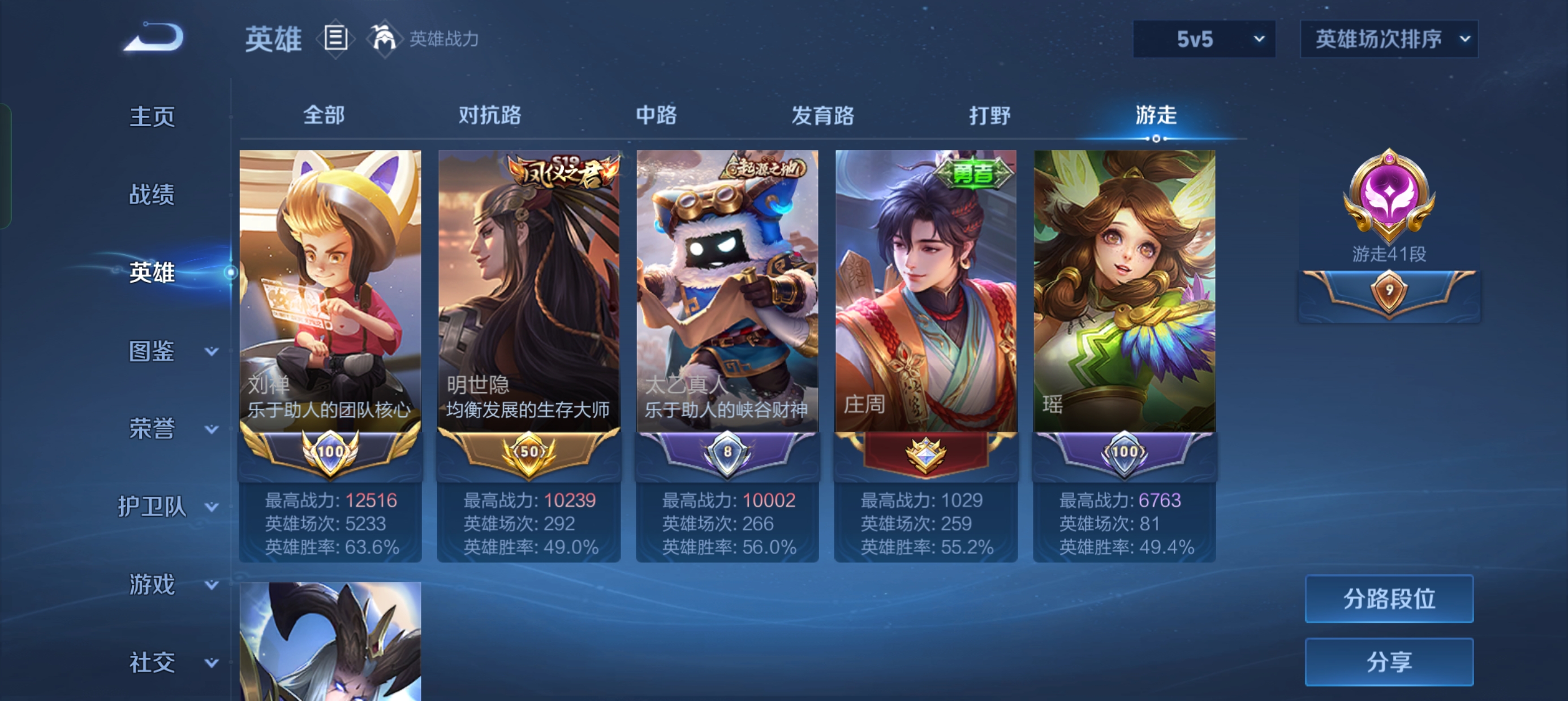Screen dimensions: 1568x701
Task: Open the 战绩 sidebar entry
Action: pyautogui.click(x=152, y=194)
